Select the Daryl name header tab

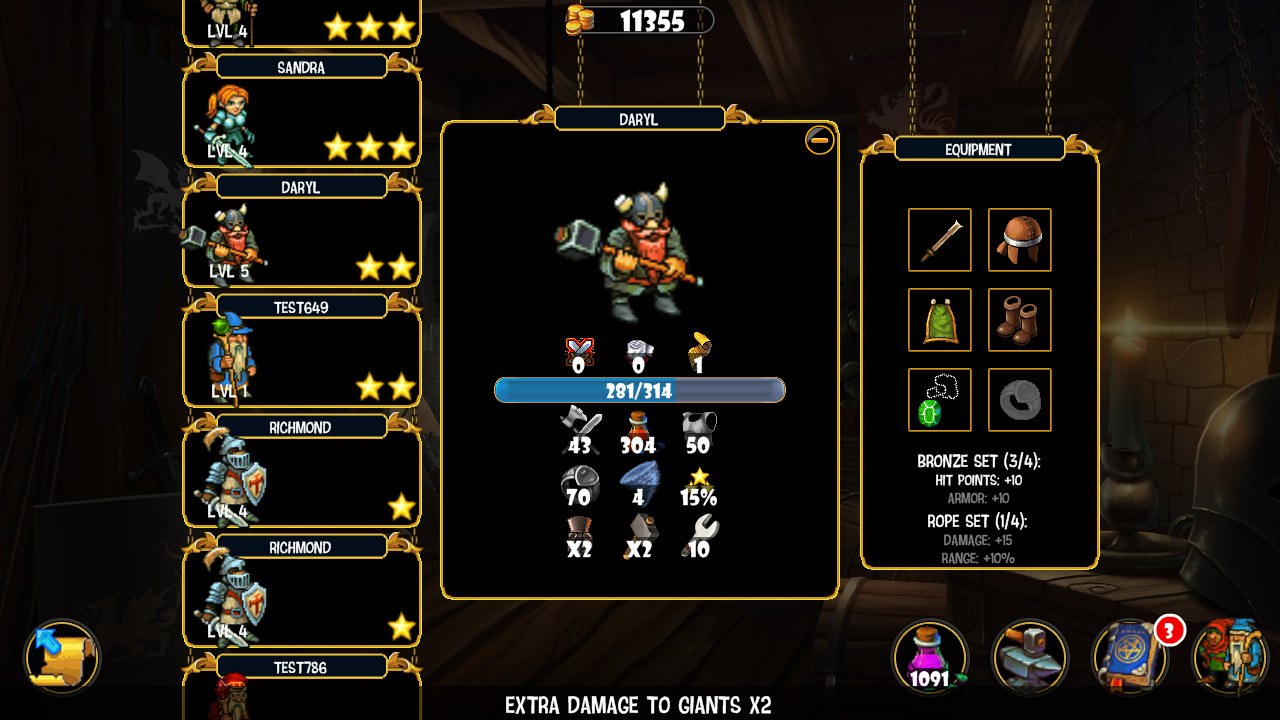641,118
